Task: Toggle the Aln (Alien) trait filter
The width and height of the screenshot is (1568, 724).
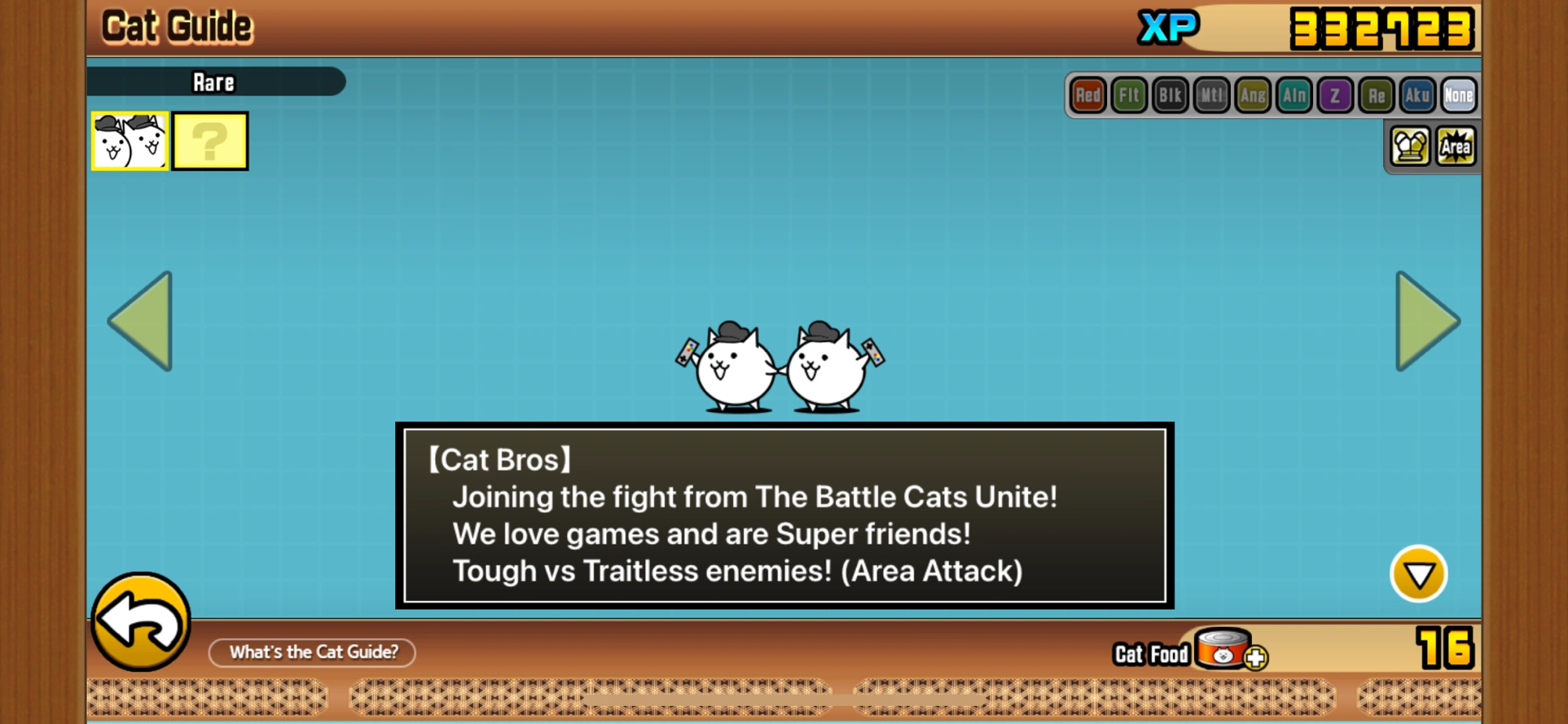Action: 1293,96
